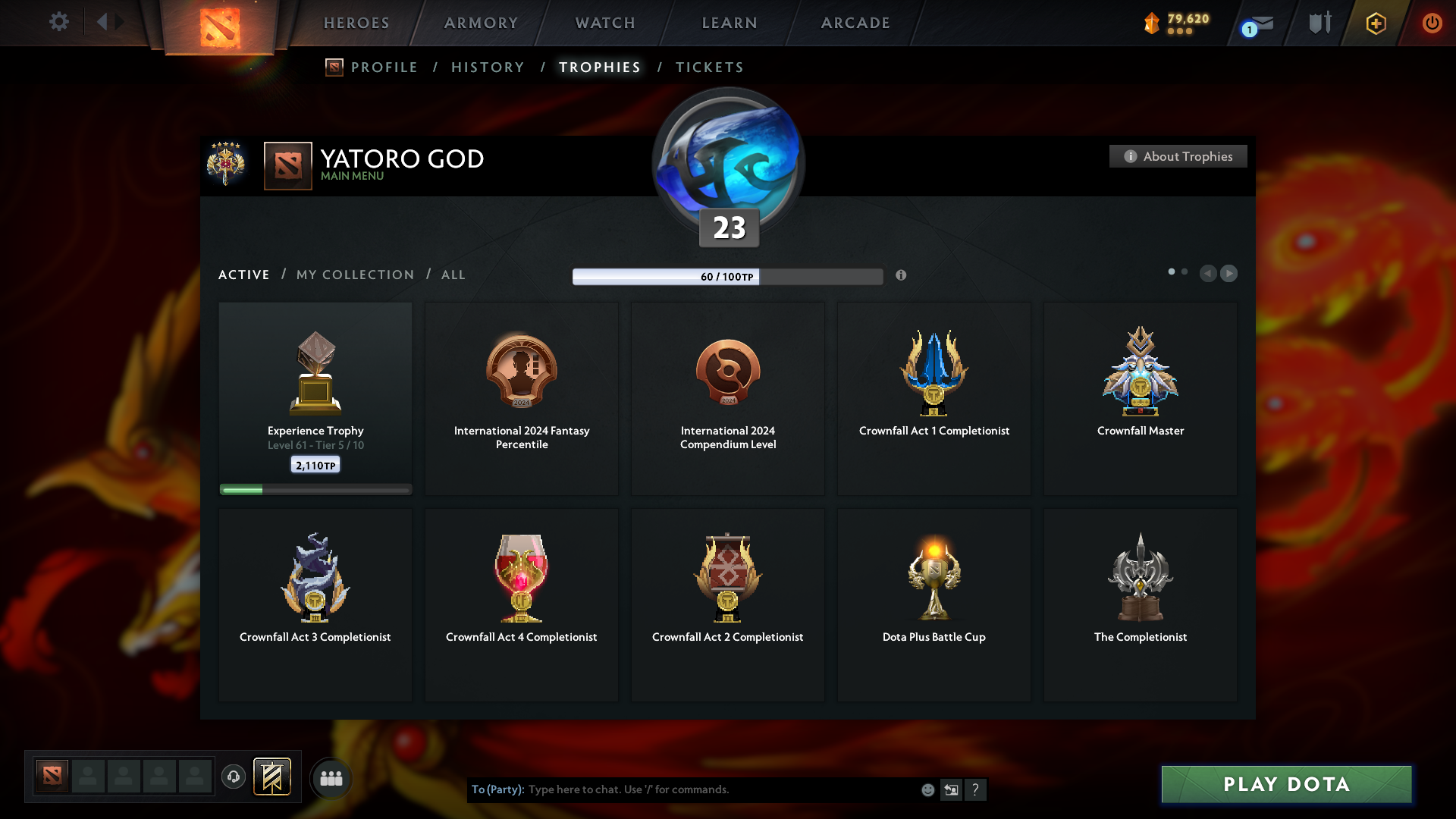Viewport: 1456px width, 819px height.
Task: Open the WATCH menu
Action: click(x=604, y=23)
